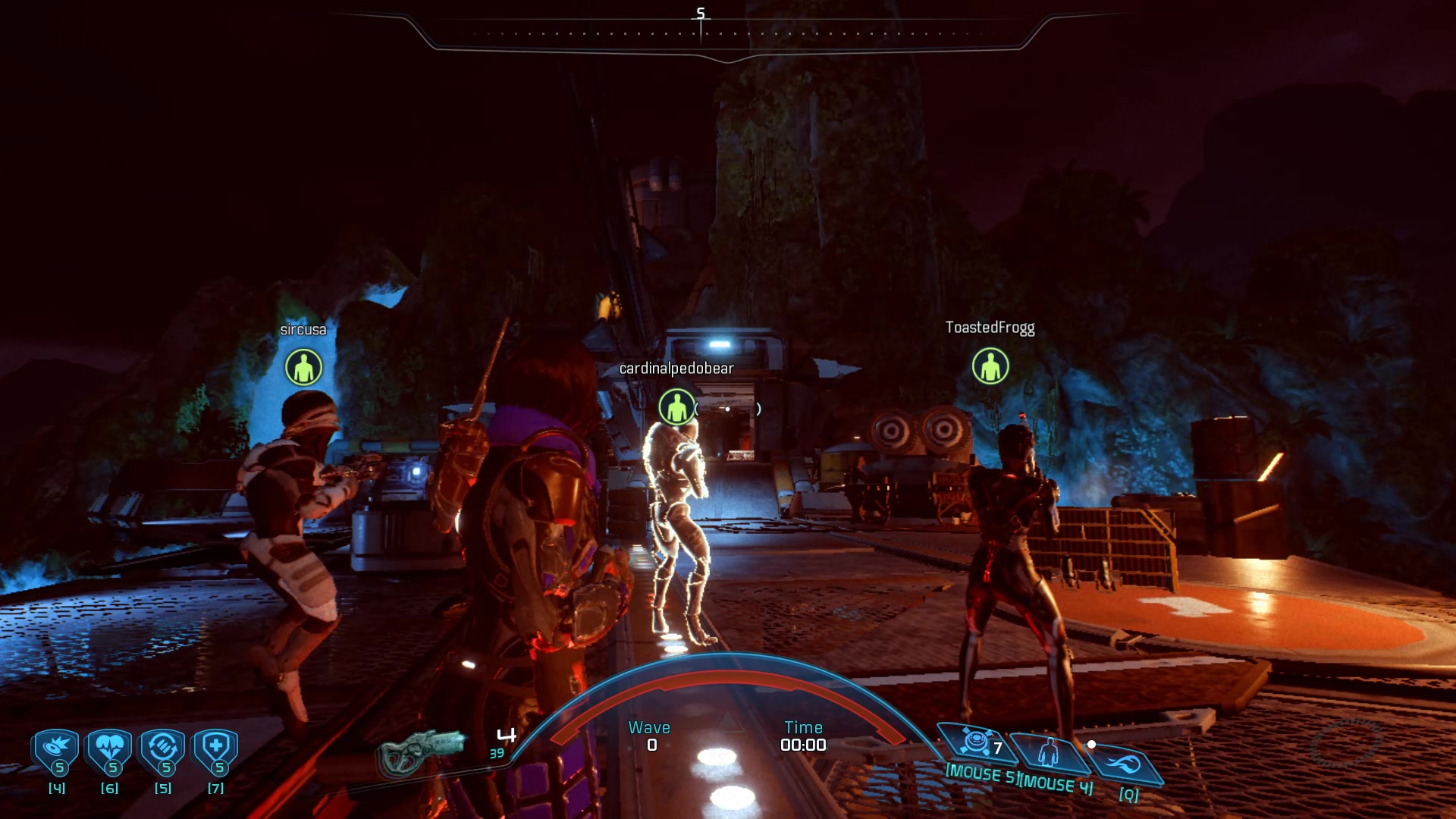Toggle the white readiness dot above the [Q] power
Viewport: 1456px width, 819px height.
point(1092,744)
